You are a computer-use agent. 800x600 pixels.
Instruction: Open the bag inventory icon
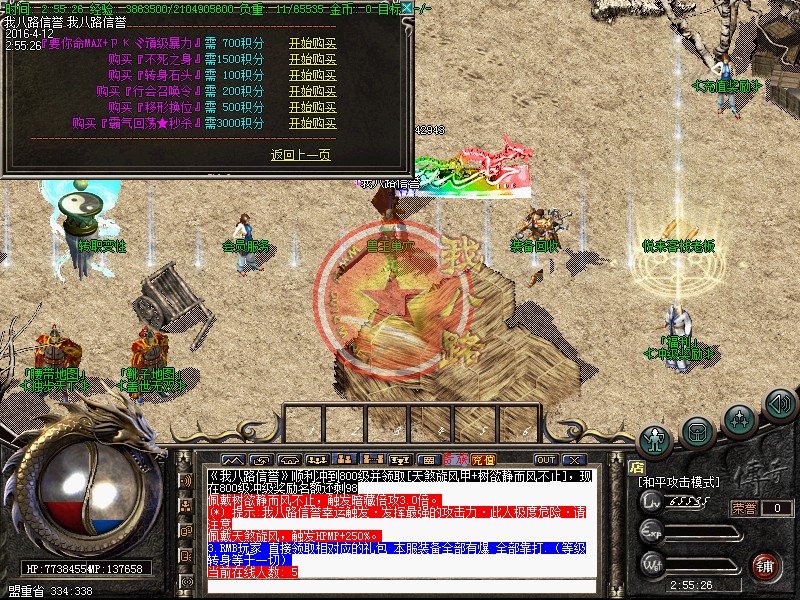(x=698, y=431)
